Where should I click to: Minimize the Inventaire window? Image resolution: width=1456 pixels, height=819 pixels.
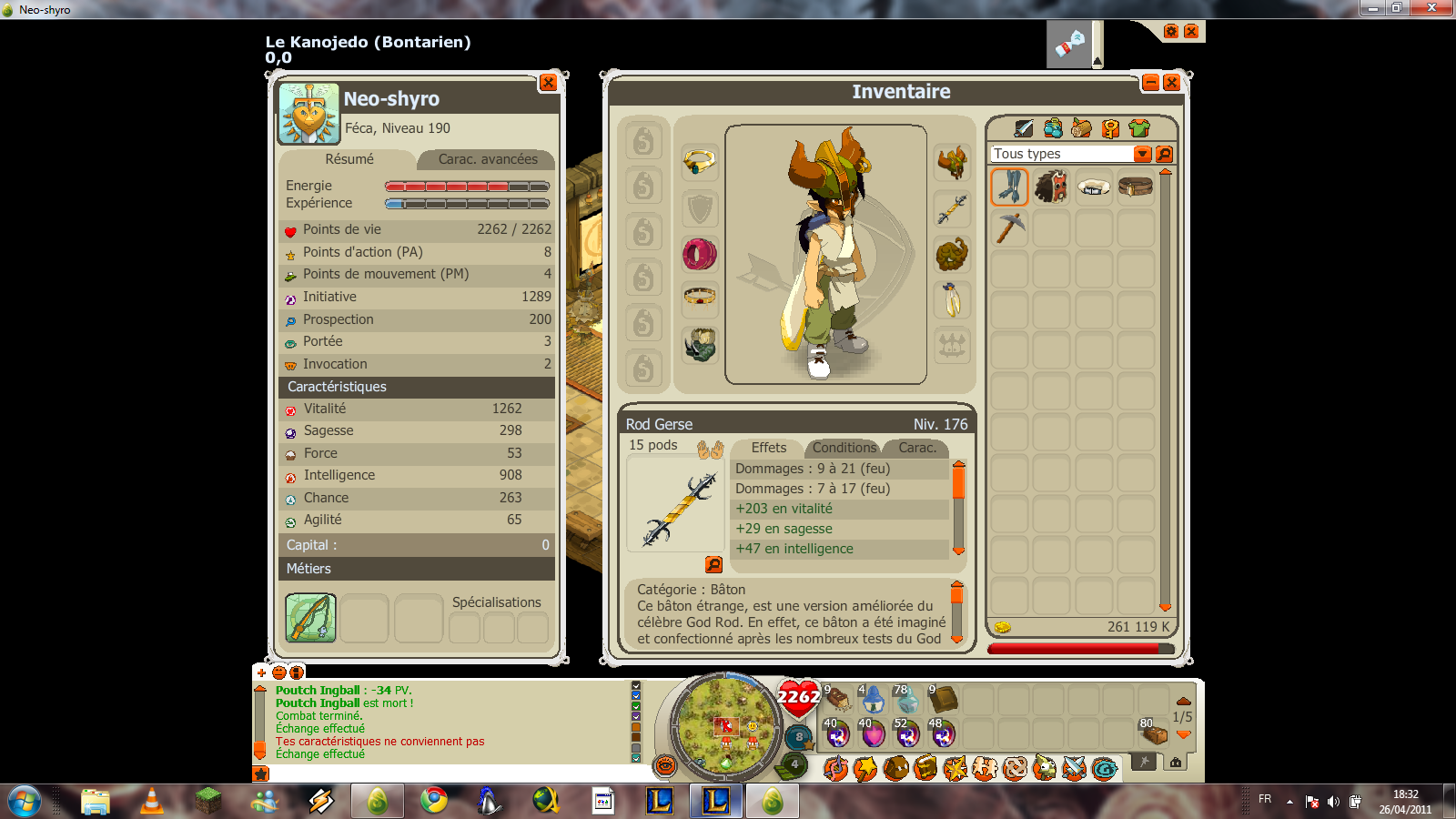(x=1150, y=83)
